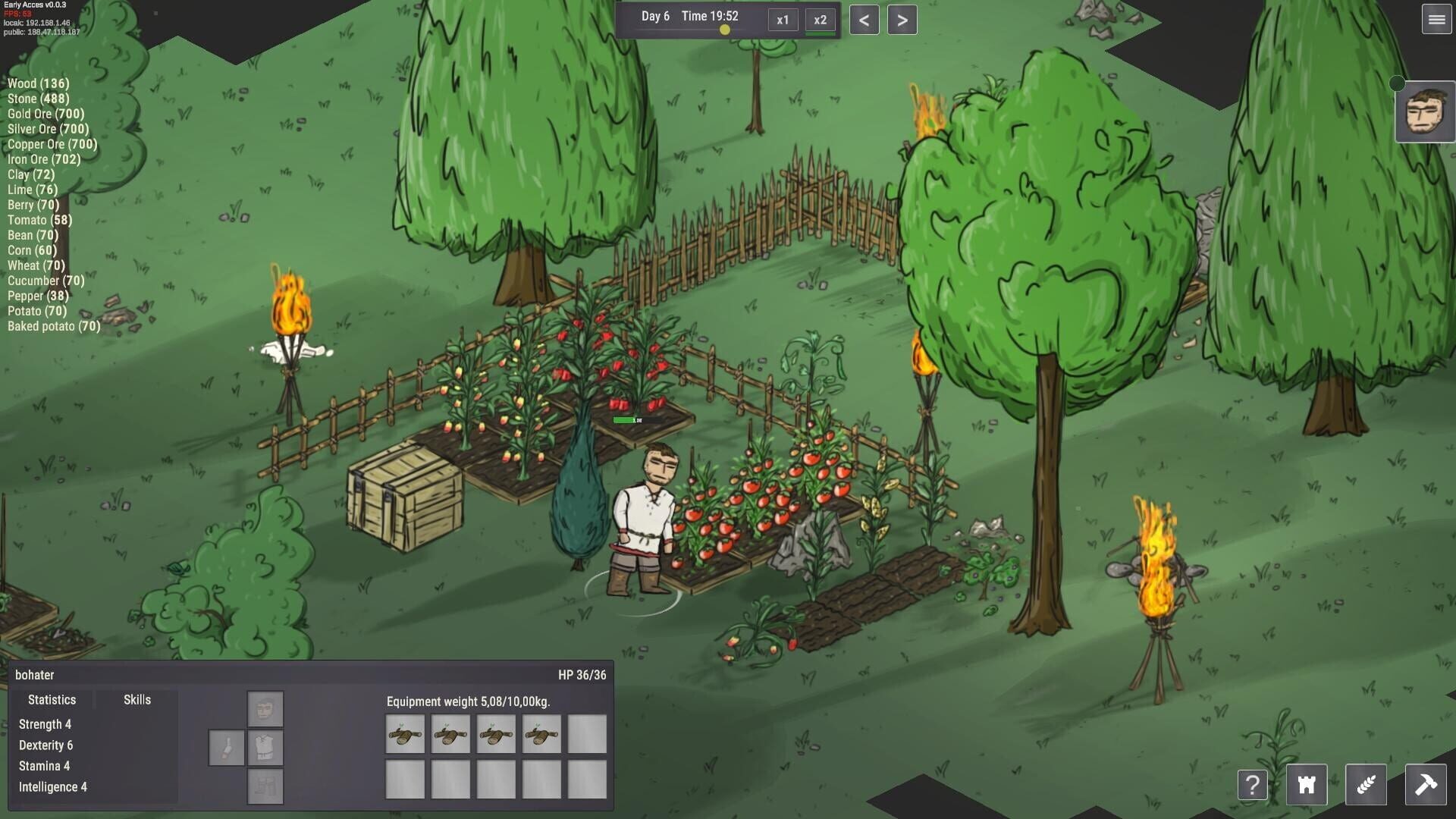The width and height of the screenshot is (1456, 819).
Task: Switch to the Statistics tab
Action: (52, 699)
